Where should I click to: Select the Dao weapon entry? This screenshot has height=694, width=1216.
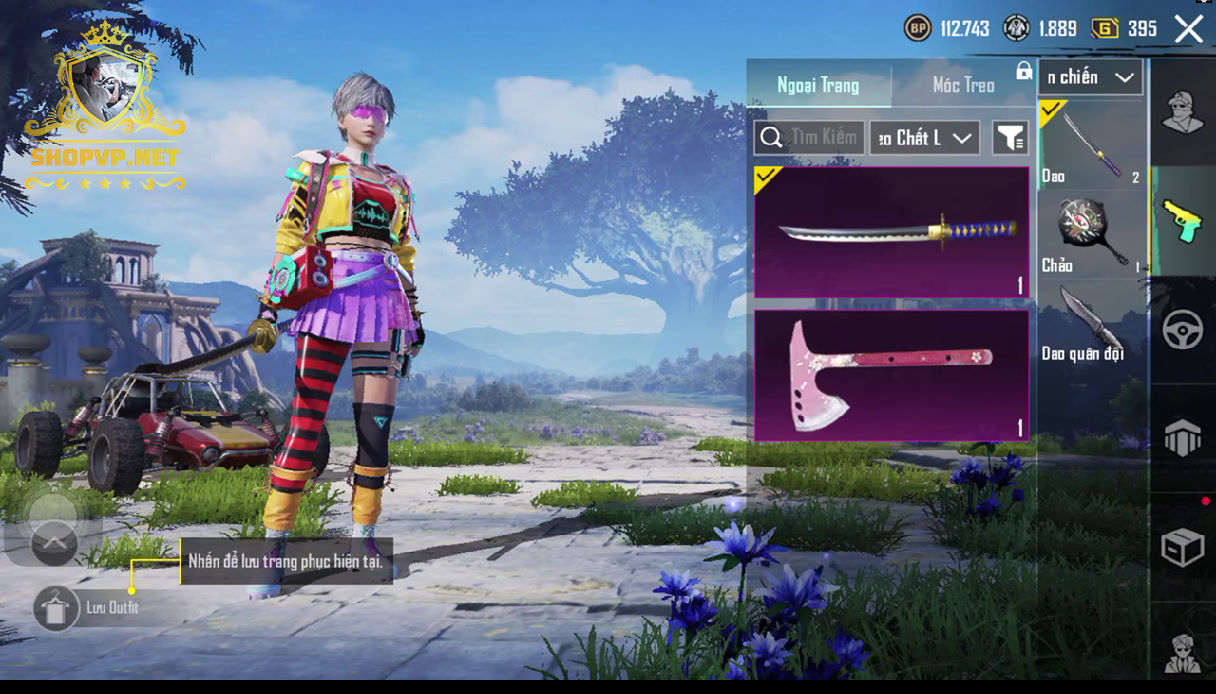point(1091,145)
